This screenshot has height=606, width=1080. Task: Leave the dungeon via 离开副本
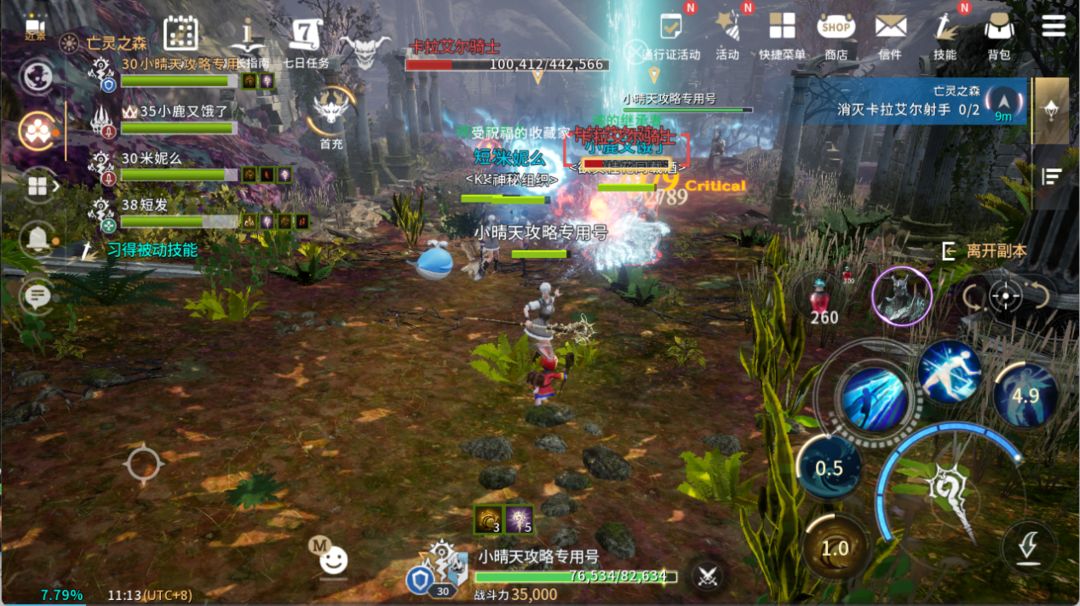pyautogui.click(x=985, y=251)
